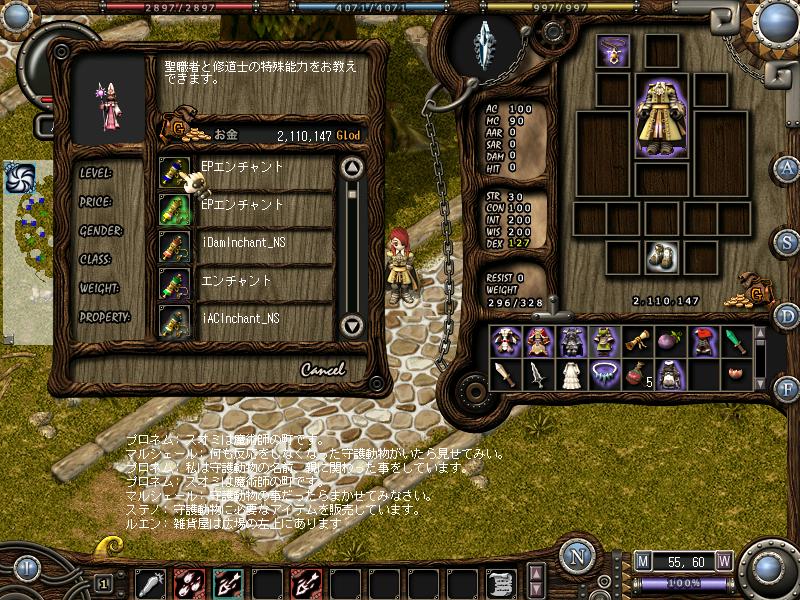Pick the purple fruit item
The height and width of the screenshot is (600, 800).
(x=669, y=341)
